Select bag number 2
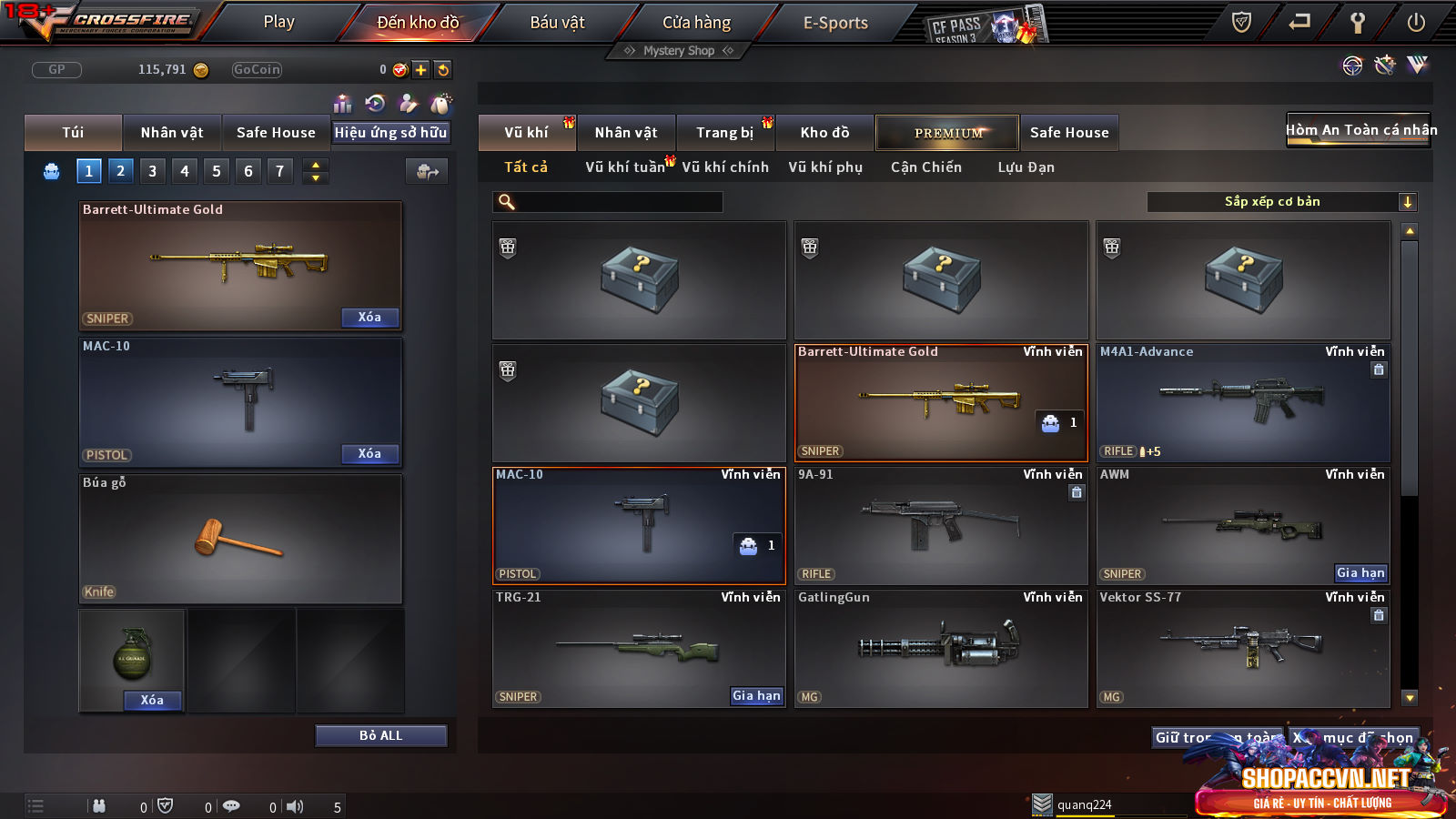Viewport: 1456px width, 819px height. click(x=120, y=170)
